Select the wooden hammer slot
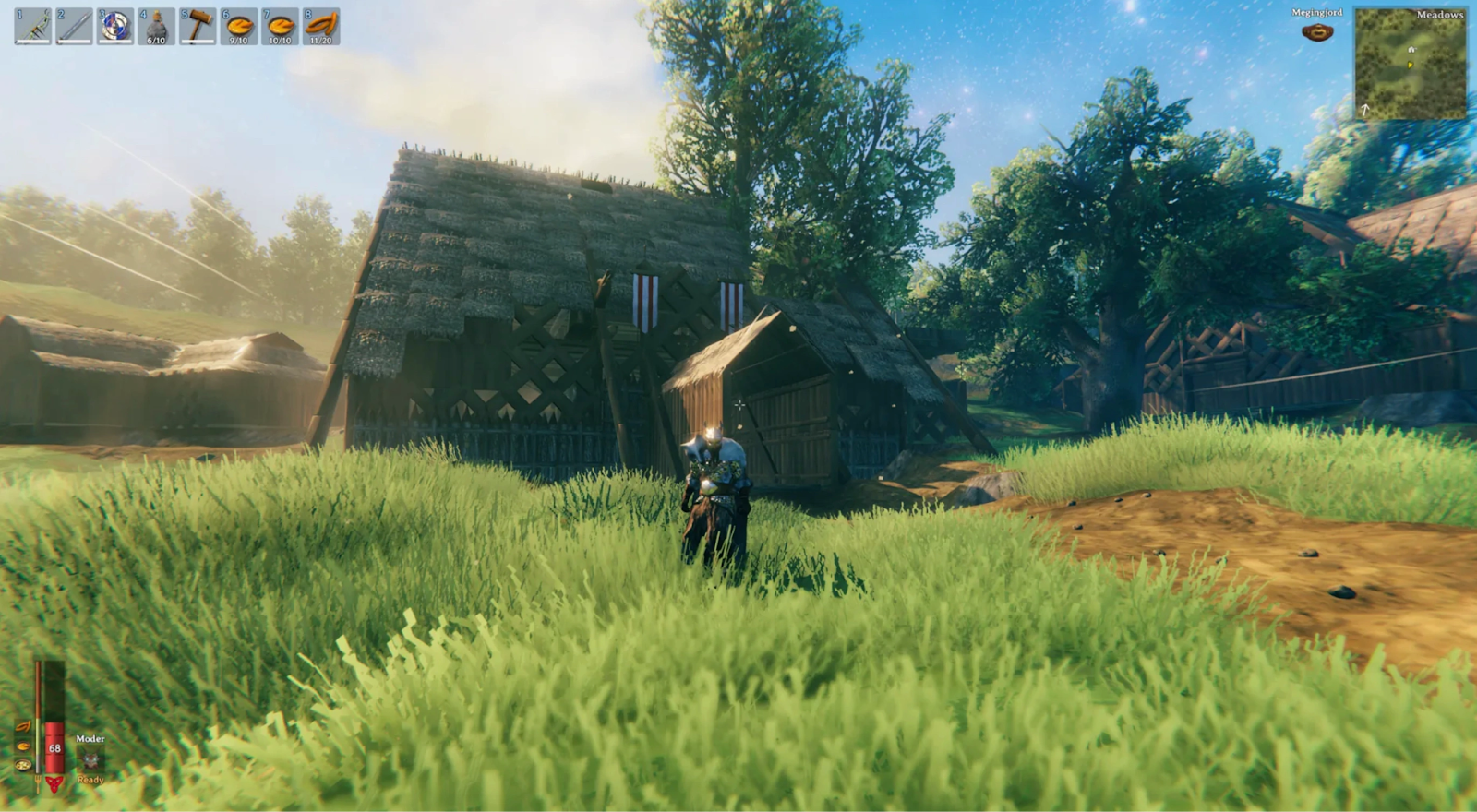 (198, 27)
